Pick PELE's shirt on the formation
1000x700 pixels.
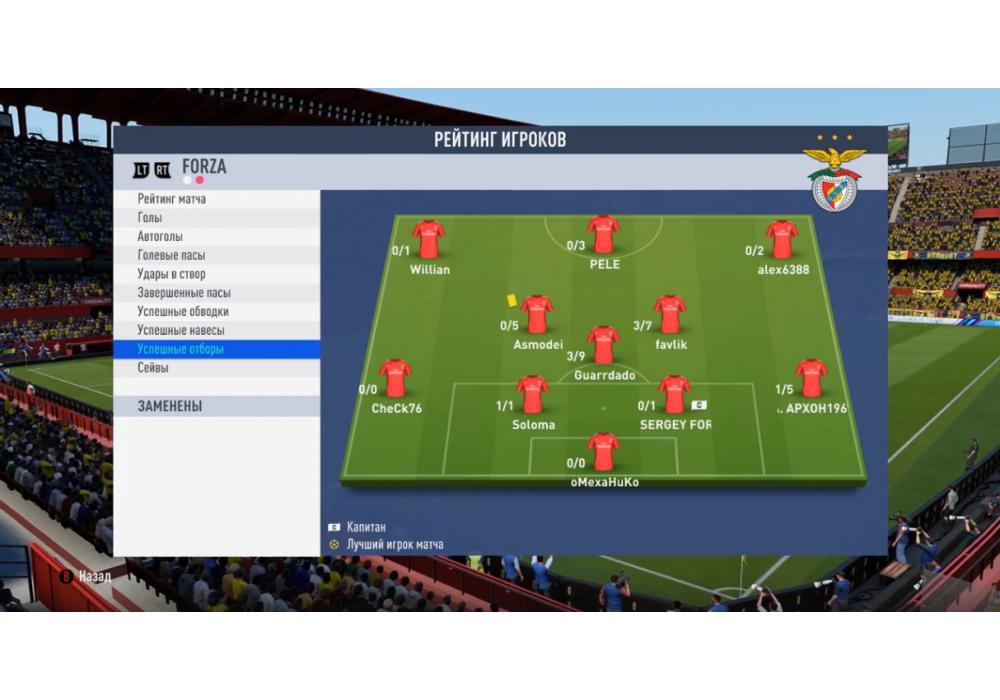click(x=603, y=235)
